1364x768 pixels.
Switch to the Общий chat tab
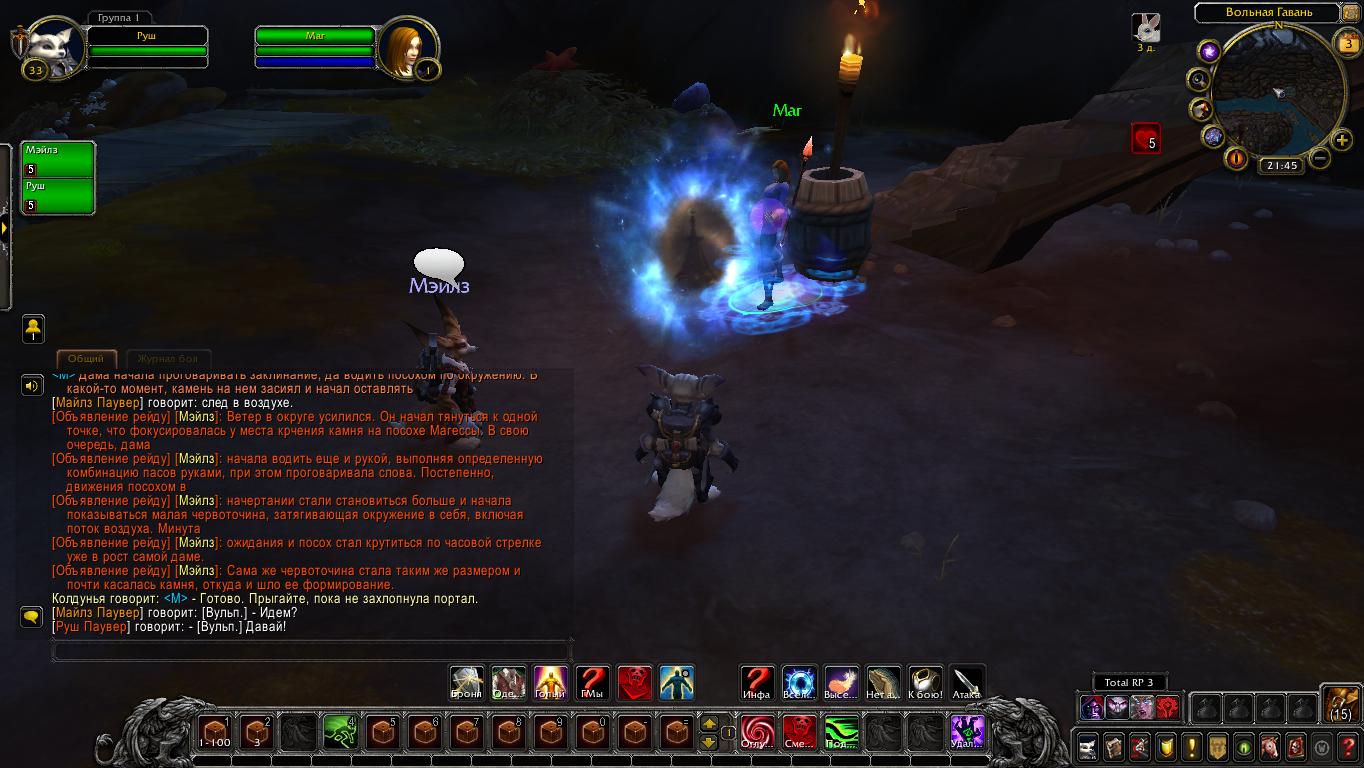tap(86, 358)
